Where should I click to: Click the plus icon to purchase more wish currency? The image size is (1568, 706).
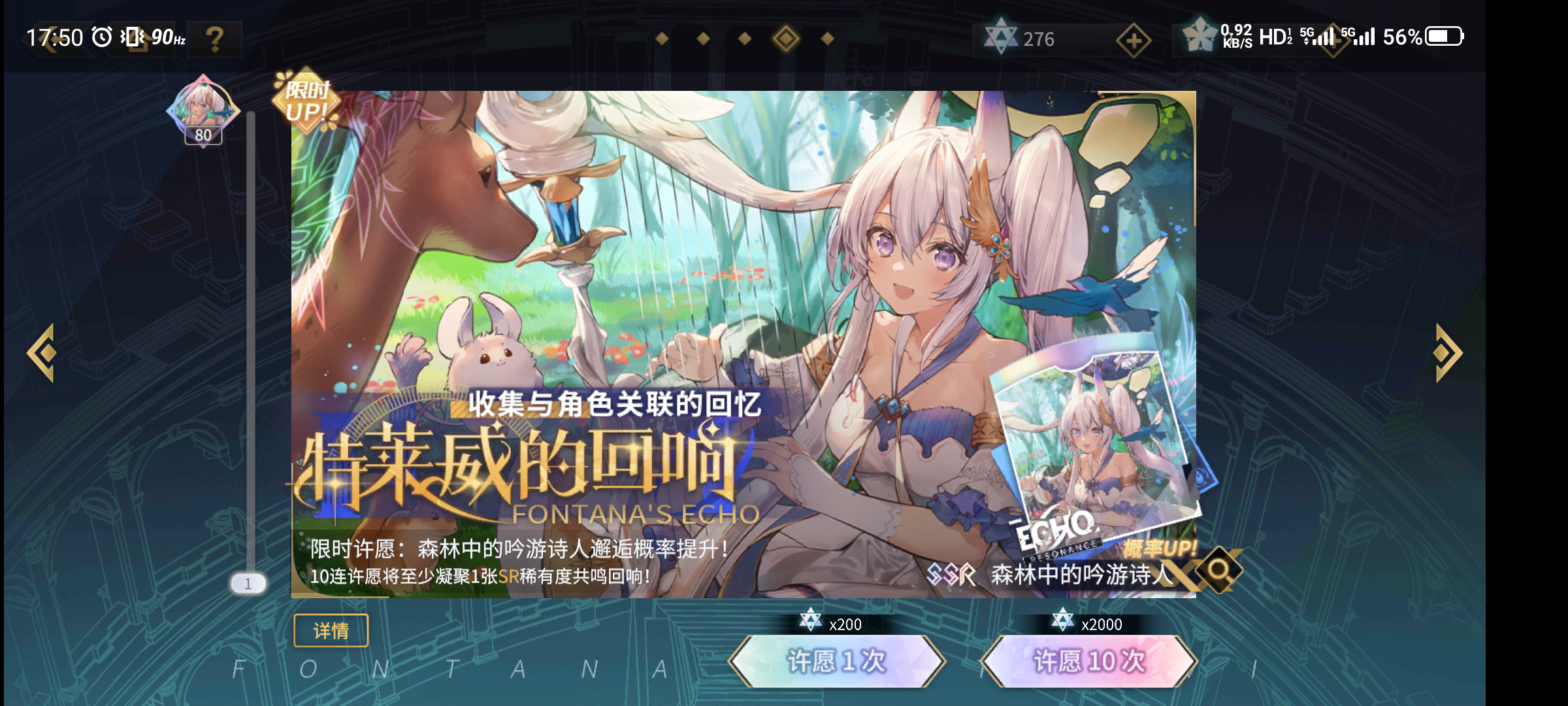1134,39
